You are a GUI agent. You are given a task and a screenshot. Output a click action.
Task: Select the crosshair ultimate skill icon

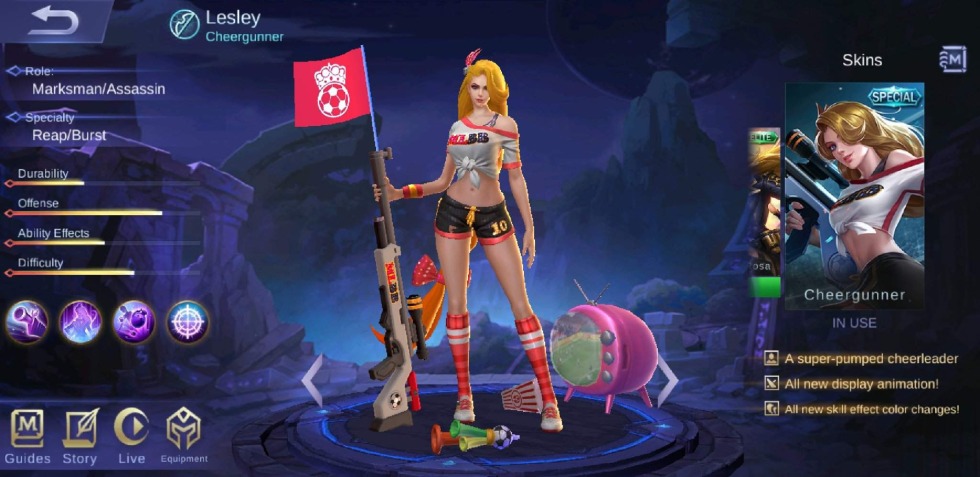(187, 322)
